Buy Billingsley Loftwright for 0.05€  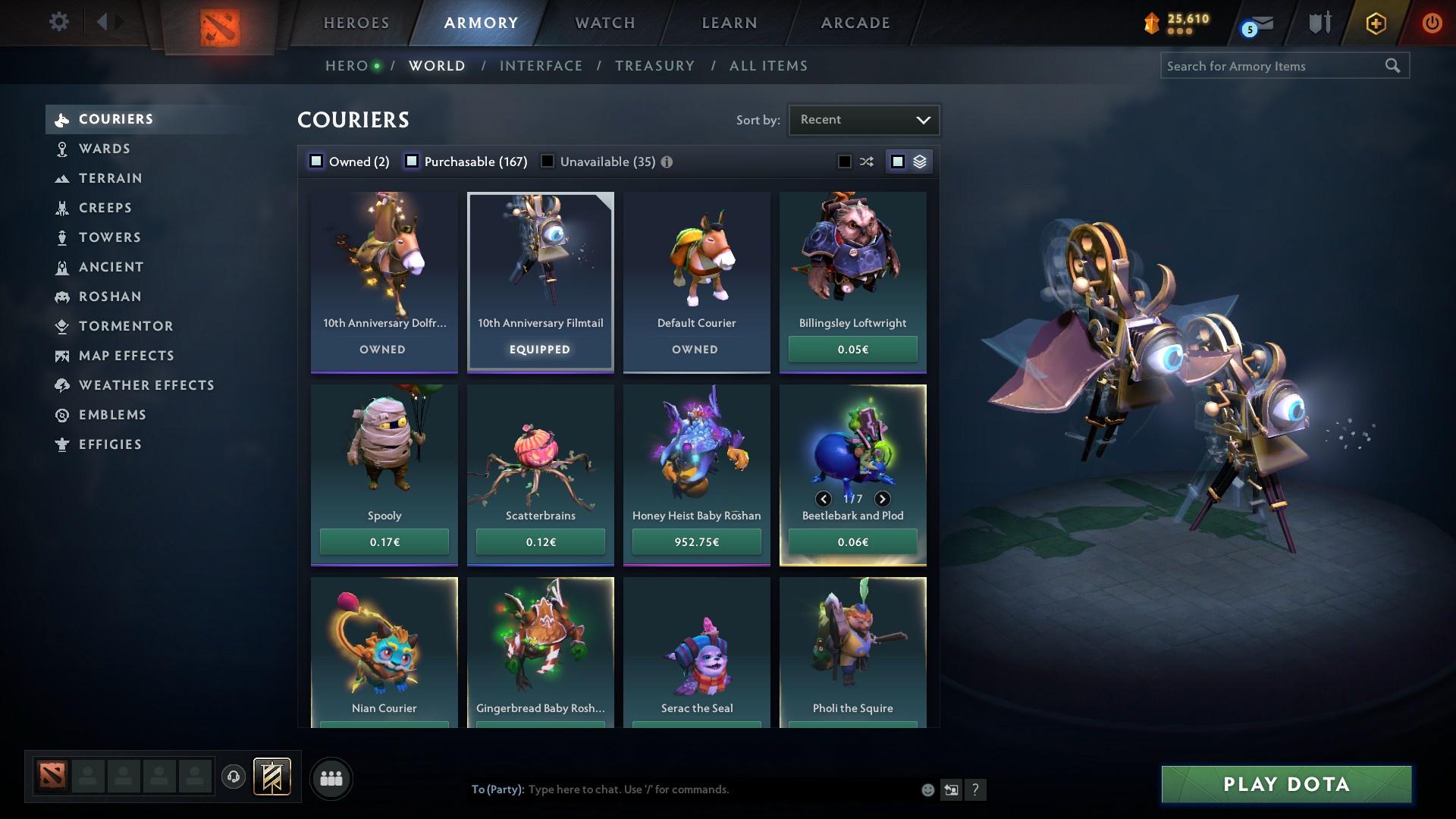pos(852,349)
